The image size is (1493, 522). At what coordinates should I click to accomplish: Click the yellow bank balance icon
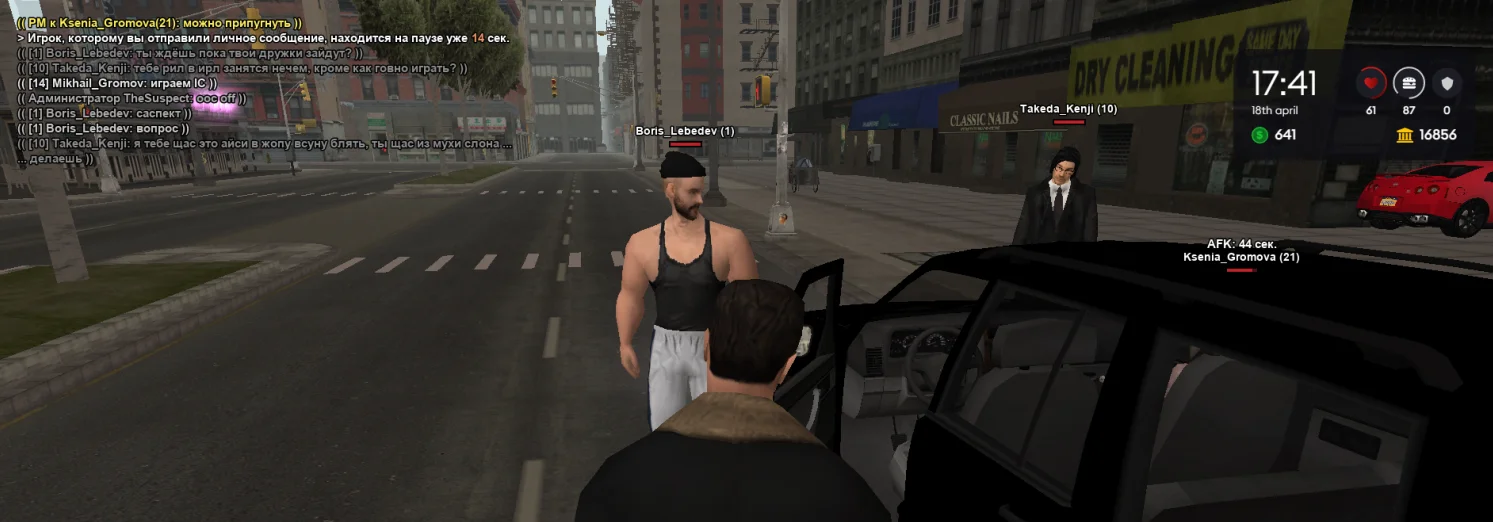1405,135
